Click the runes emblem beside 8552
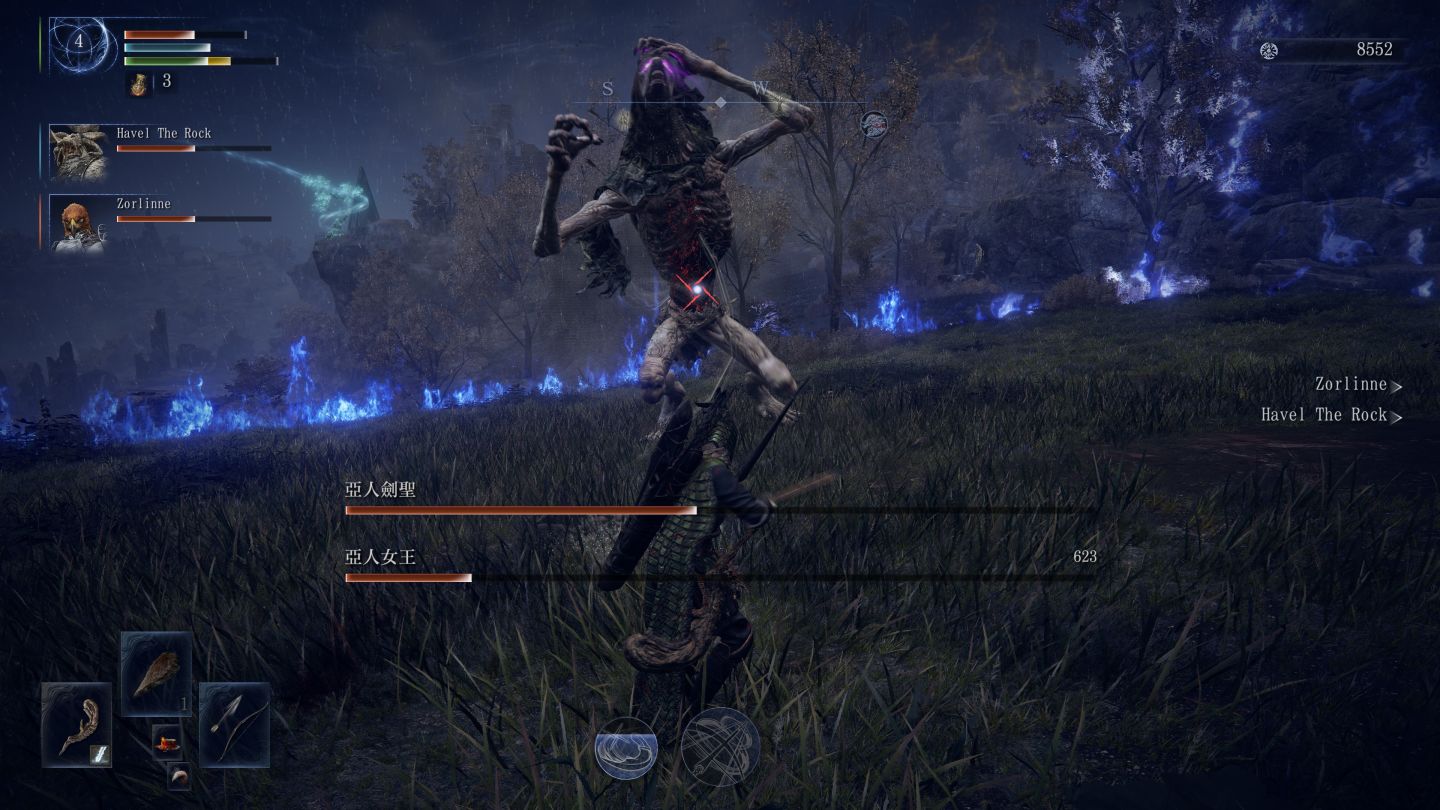The height and width of the screenshot is (810, 1440). (1269, 50)
